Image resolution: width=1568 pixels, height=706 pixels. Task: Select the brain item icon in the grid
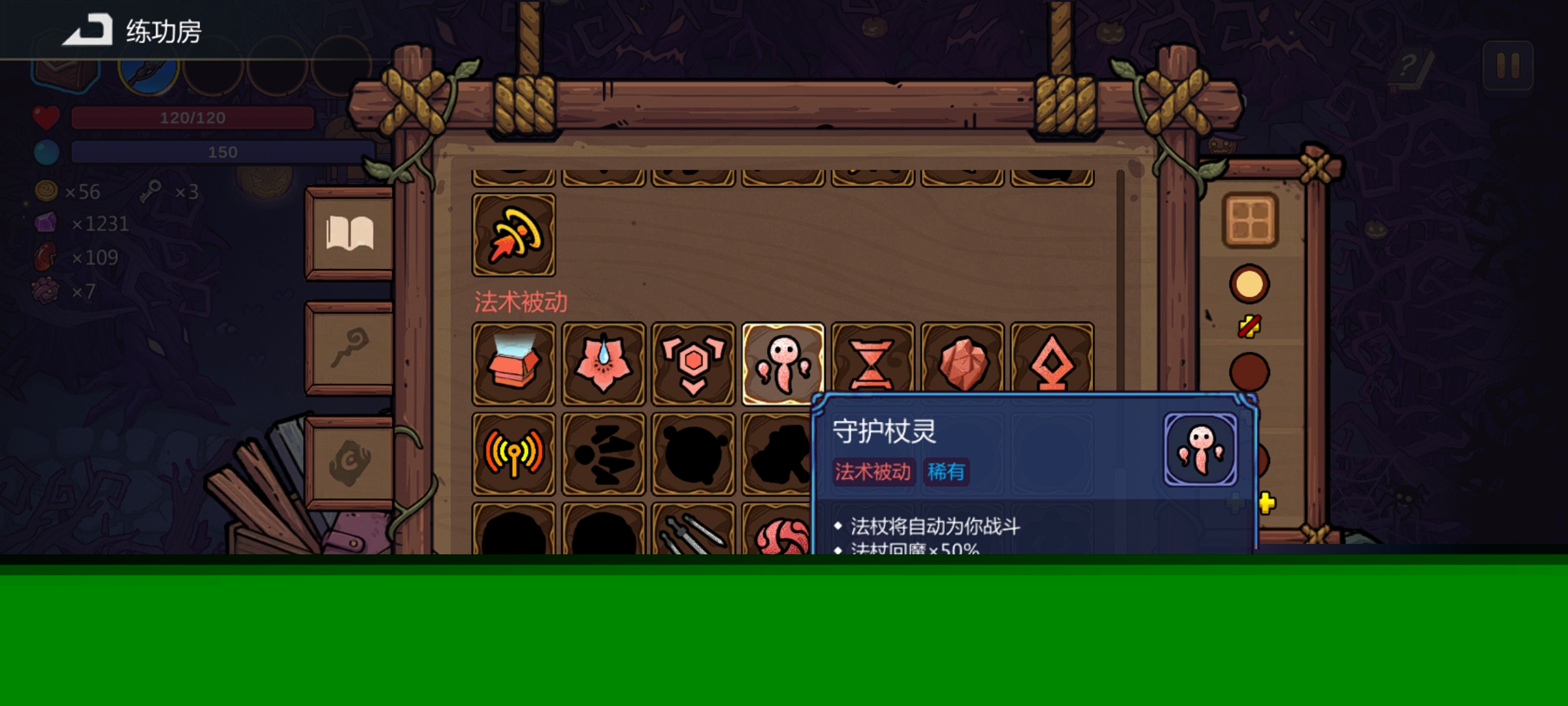(783, 539)
